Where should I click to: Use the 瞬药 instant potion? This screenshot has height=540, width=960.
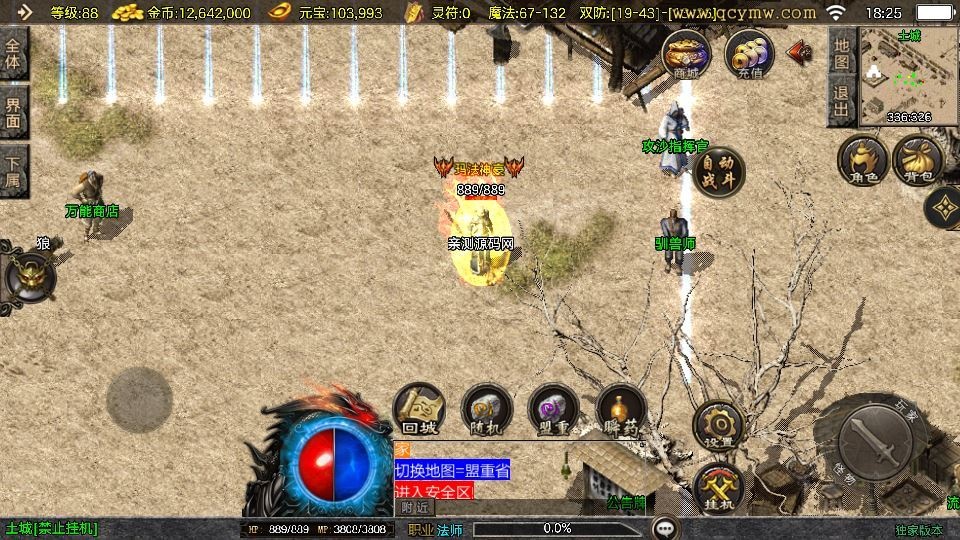coord(621,409)
